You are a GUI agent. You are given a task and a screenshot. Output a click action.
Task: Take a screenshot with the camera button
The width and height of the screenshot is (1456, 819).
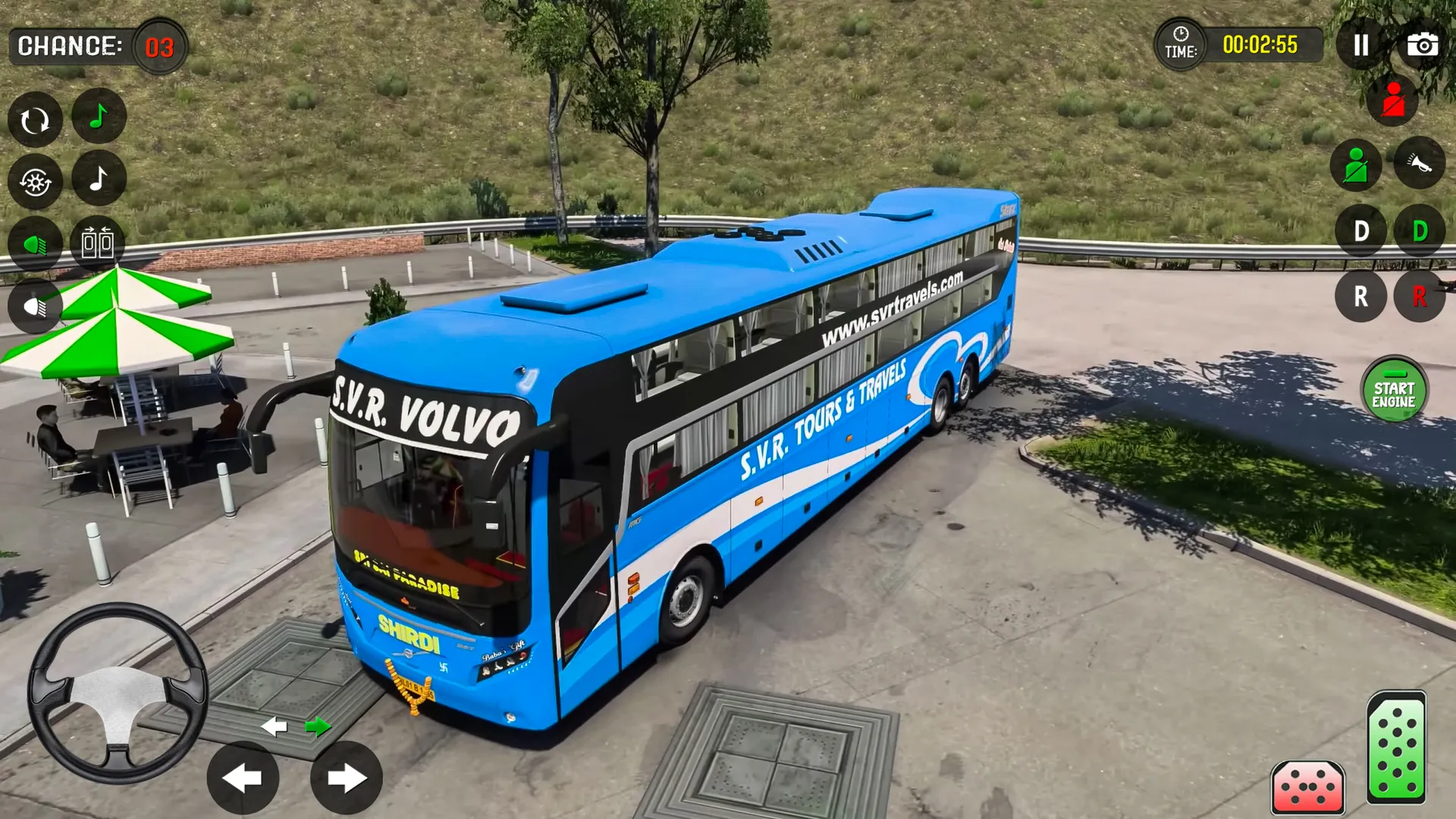tap(1422, 45)
